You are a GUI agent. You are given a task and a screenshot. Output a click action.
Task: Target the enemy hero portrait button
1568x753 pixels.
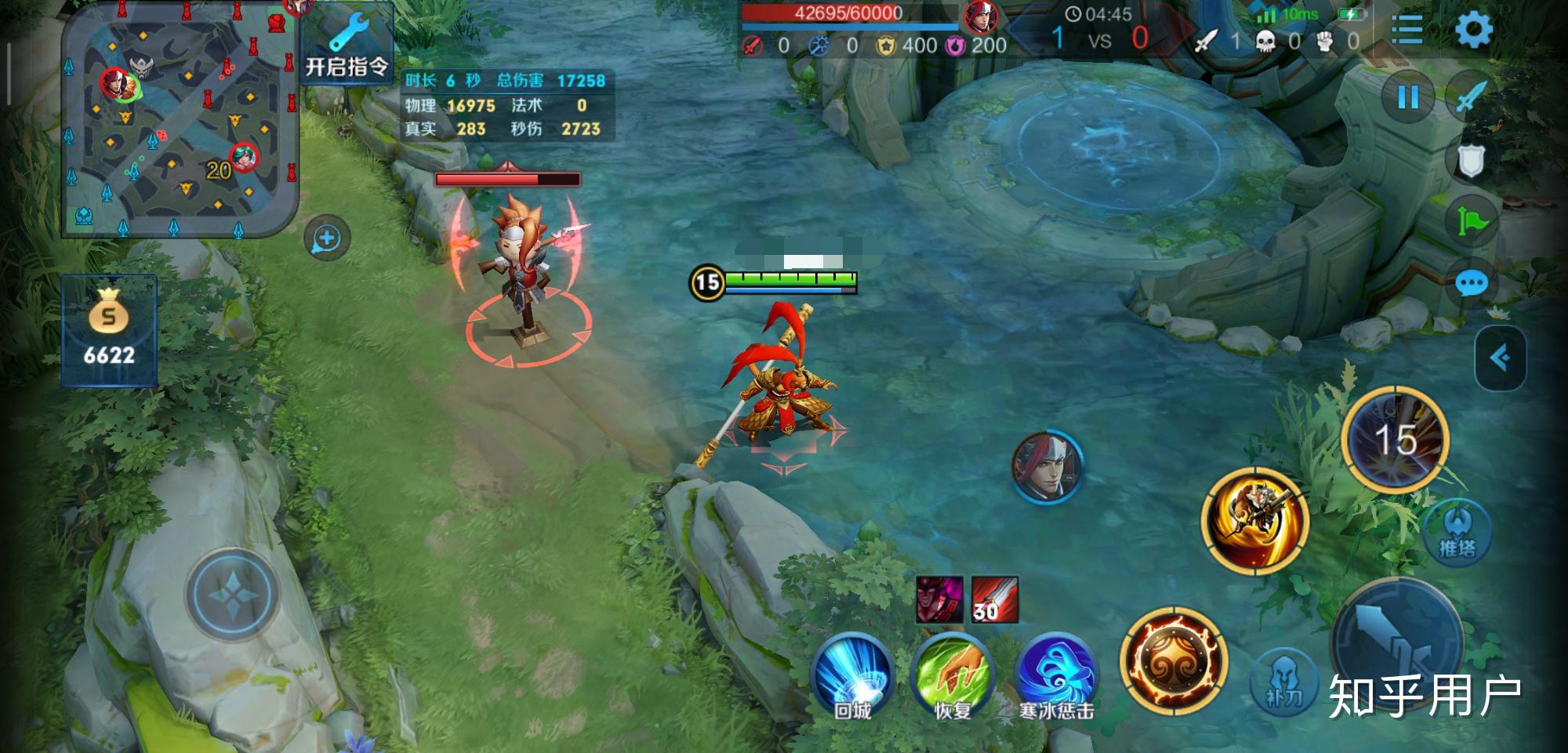coord(1047,466)
